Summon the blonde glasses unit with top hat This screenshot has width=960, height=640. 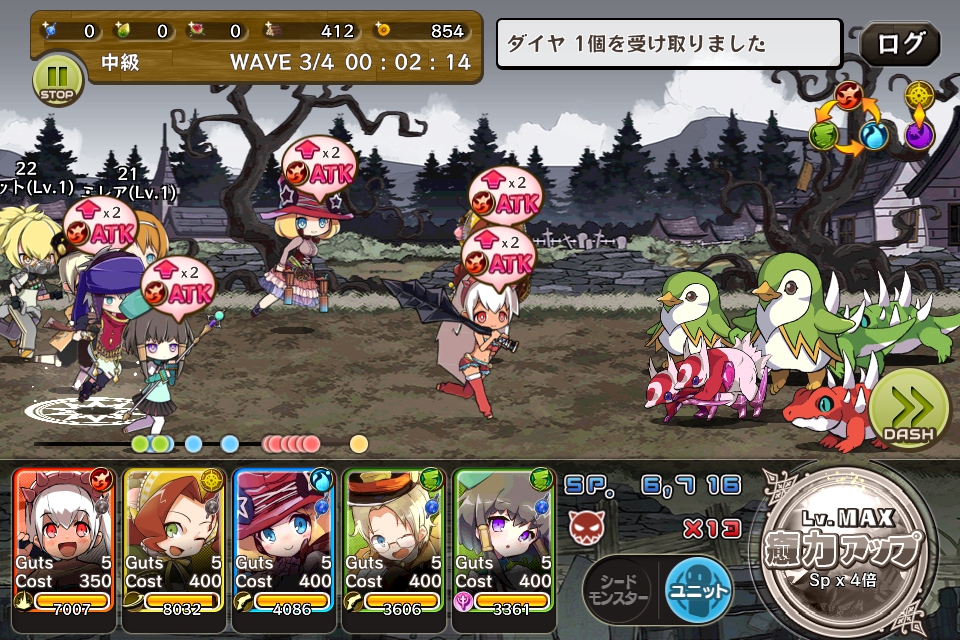click(394, 540)
